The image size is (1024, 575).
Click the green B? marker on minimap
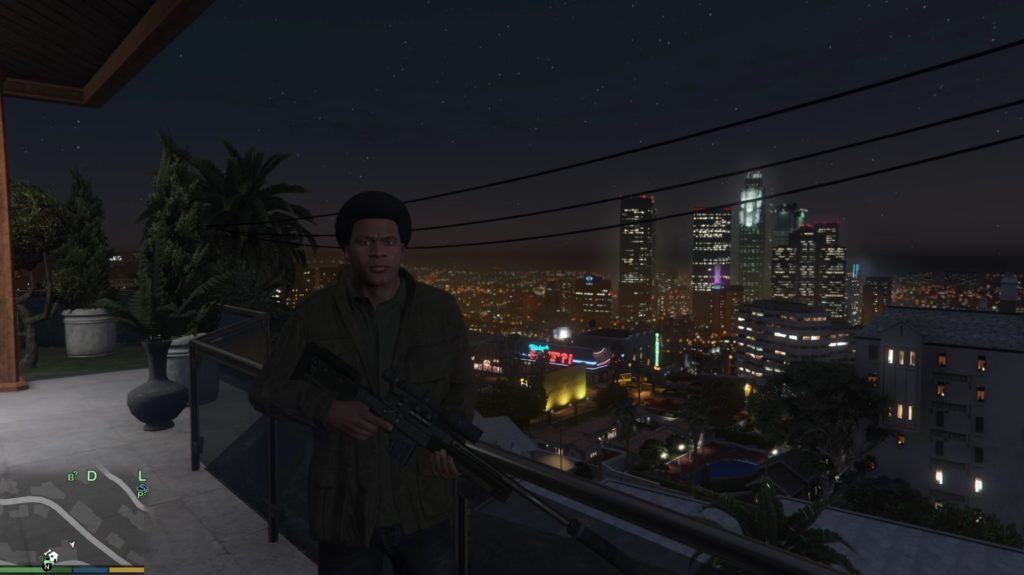coord(72,477)
